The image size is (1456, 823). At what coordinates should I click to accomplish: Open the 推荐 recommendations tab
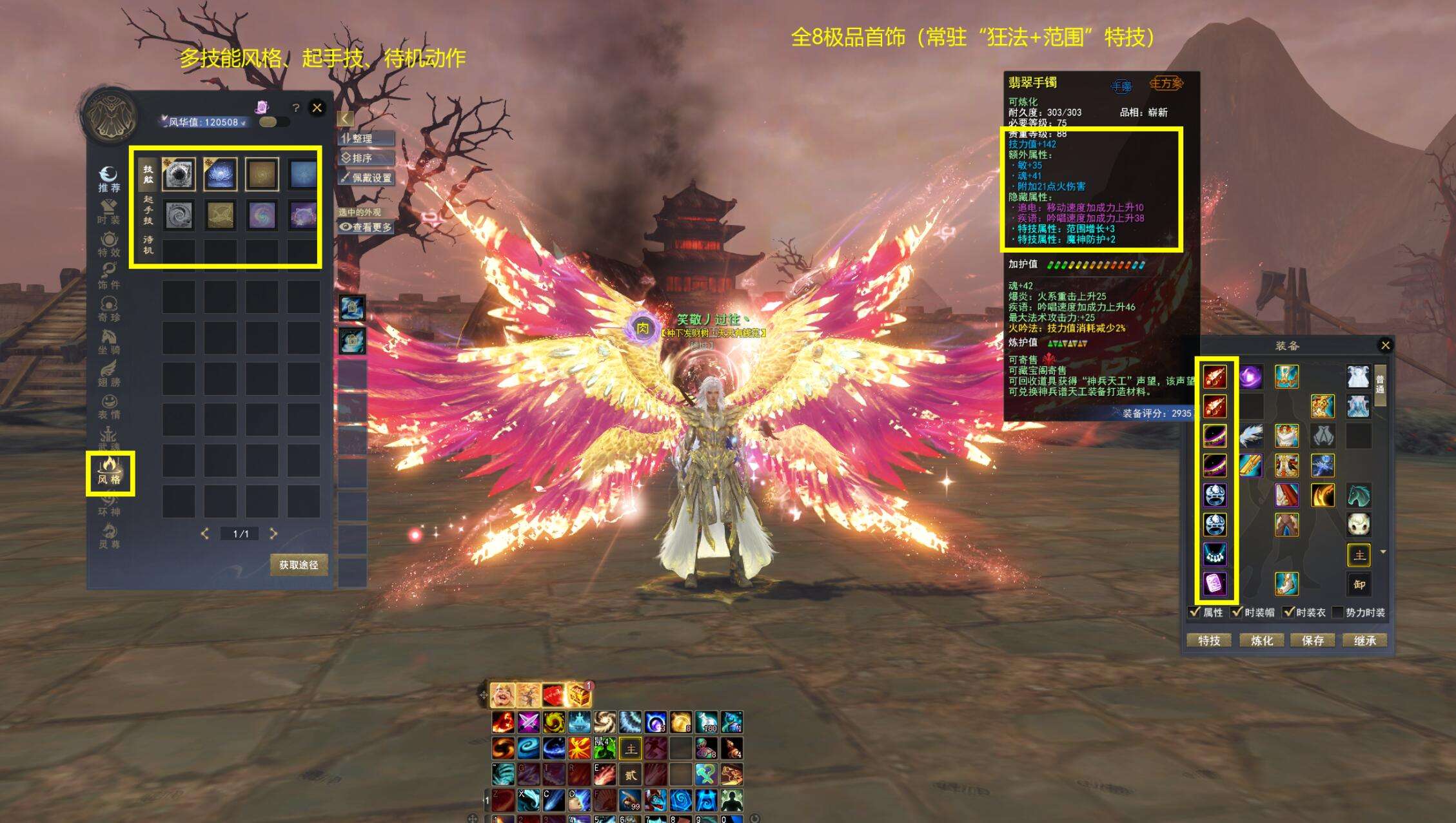coord(108,179)
